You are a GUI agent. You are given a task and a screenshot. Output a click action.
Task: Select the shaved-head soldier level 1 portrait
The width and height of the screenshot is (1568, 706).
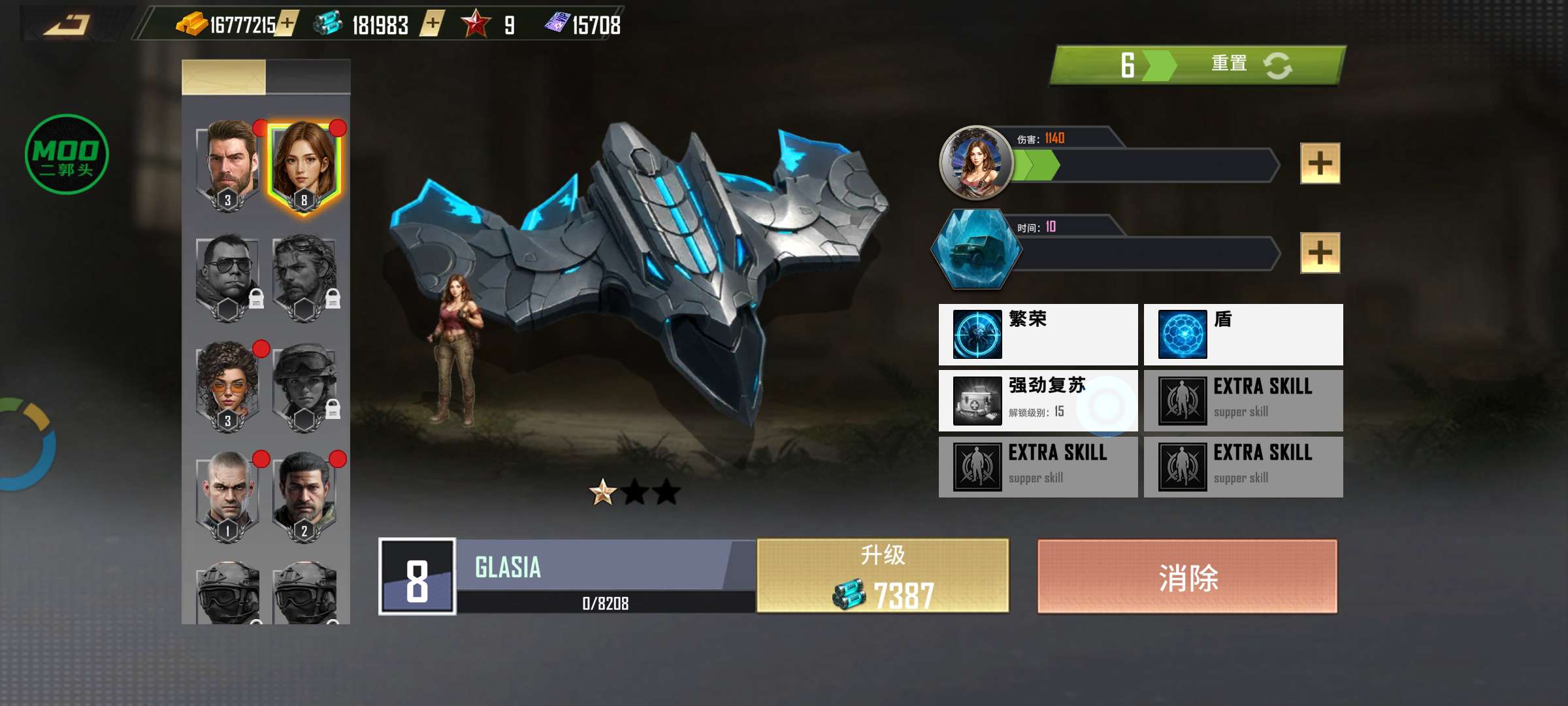pos(228,494)
